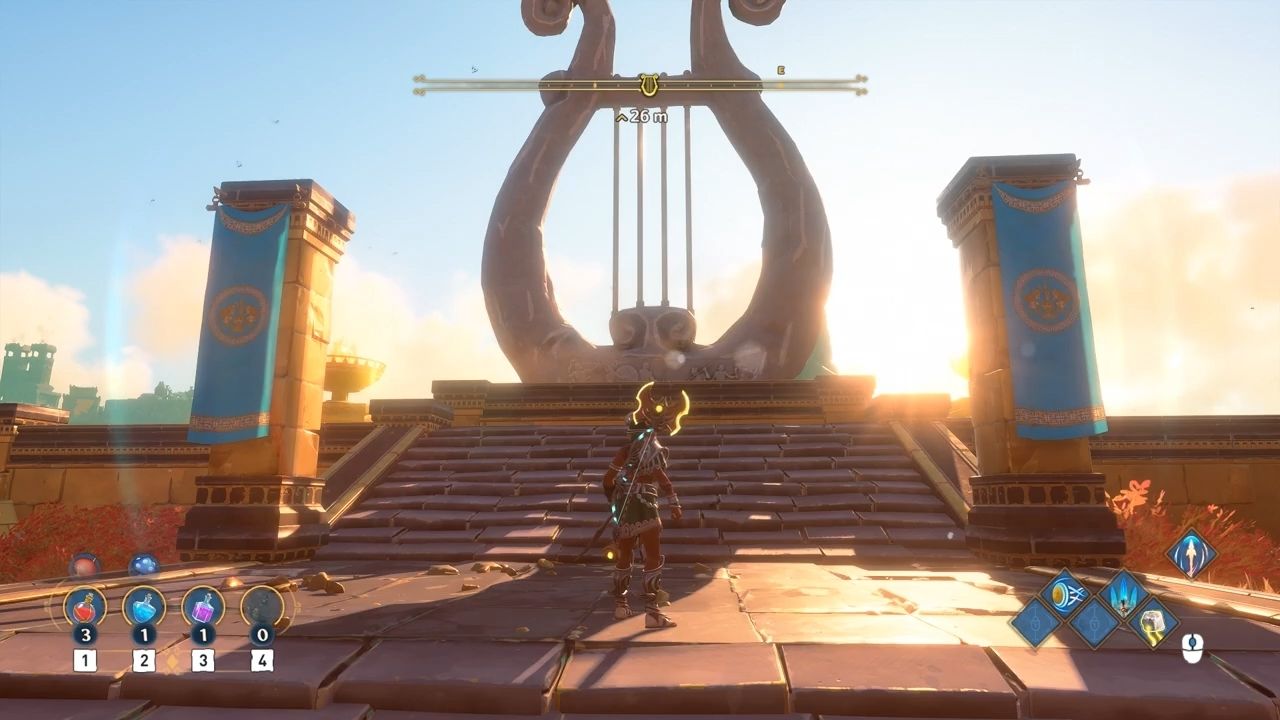Click the greyed-out potion slot with zero count
1280x720 pixels.
coord(262,607)
